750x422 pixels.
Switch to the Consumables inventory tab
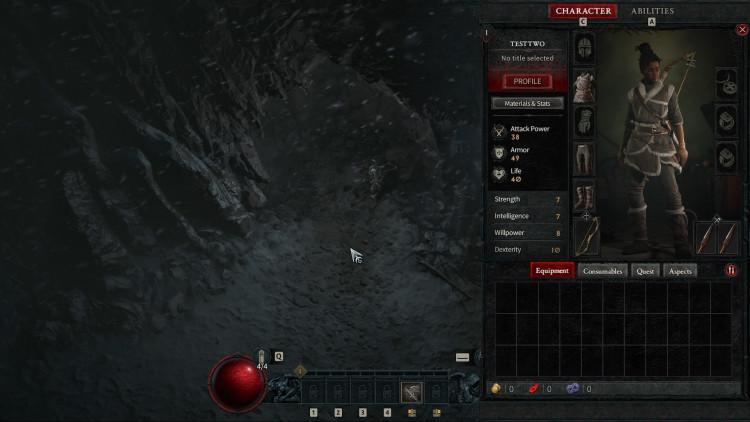[603, 270]
